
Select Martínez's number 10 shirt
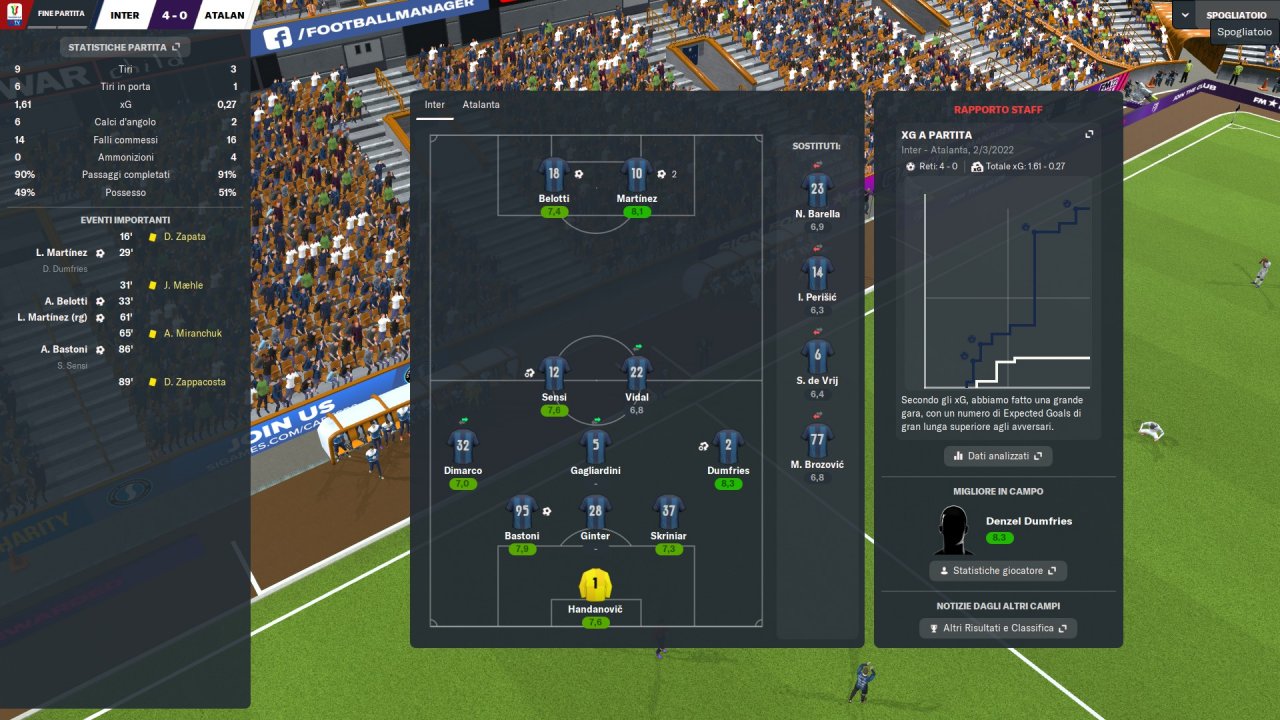click(636, 174)
